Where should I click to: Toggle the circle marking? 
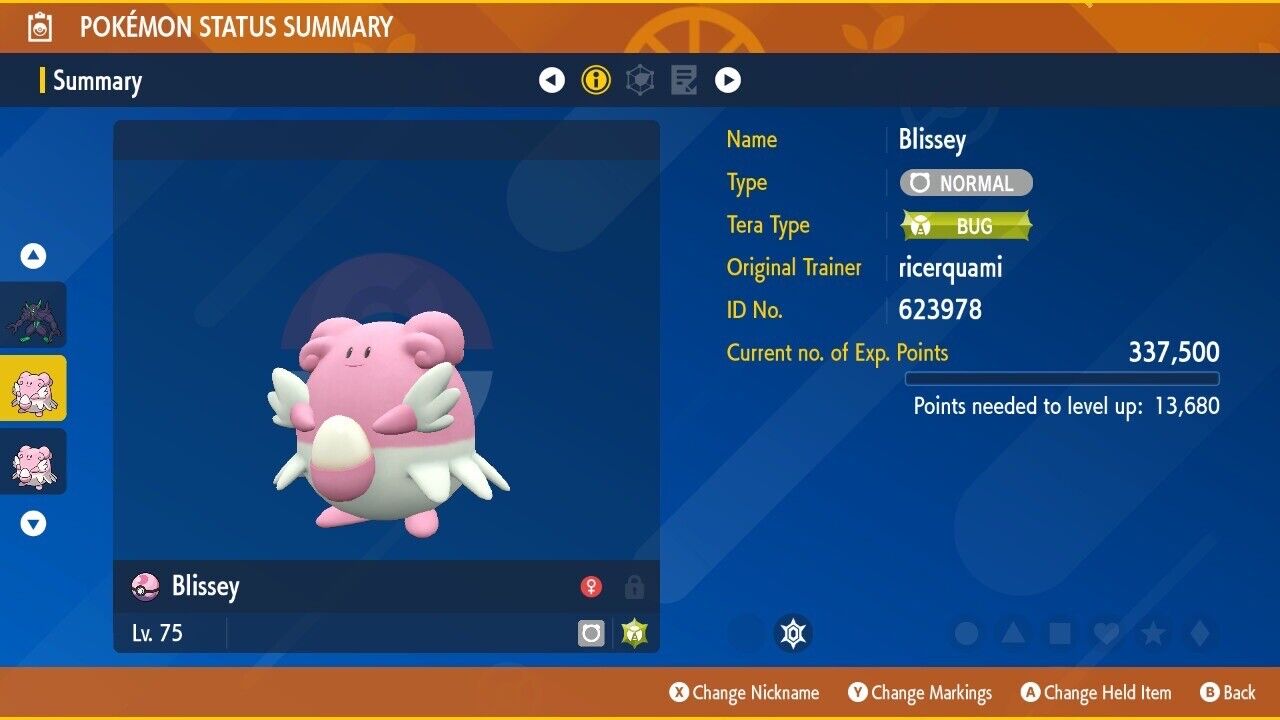[966, 633]
